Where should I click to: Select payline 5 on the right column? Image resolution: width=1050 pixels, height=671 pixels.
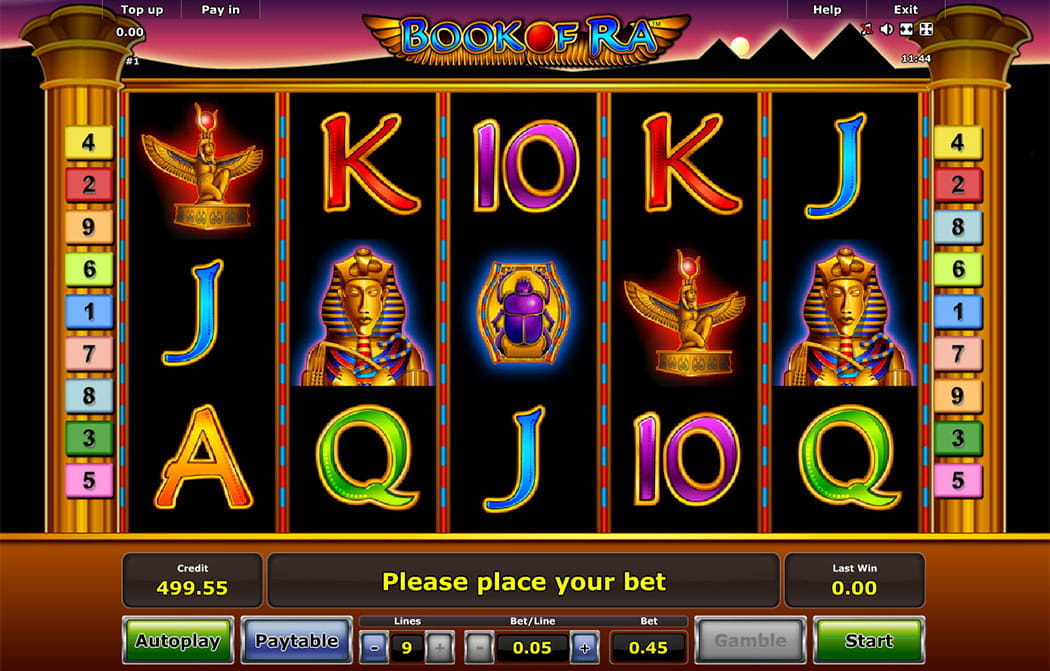[958, 480]
